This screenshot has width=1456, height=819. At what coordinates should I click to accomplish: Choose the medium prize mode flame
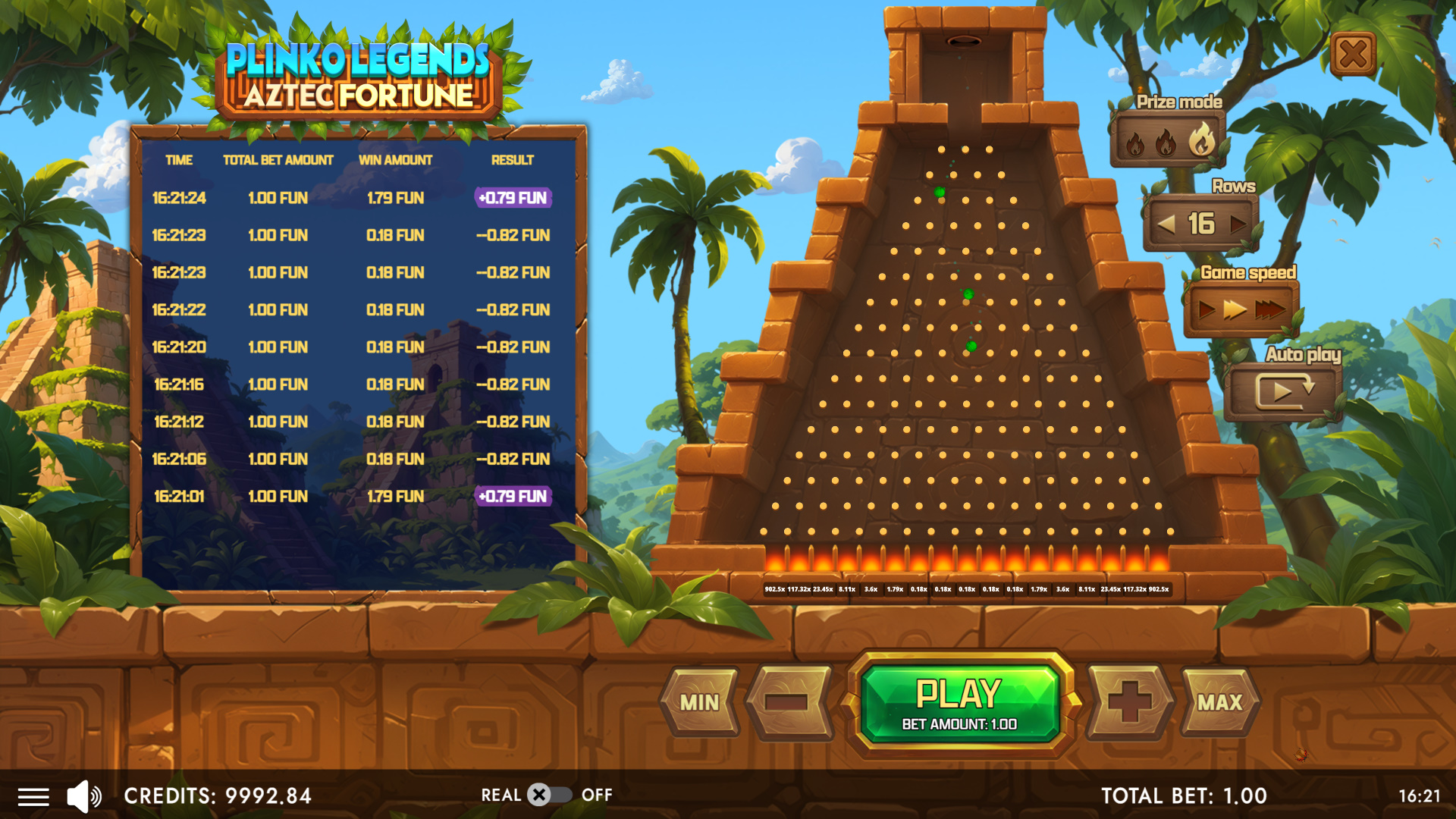click(1166, 142)
